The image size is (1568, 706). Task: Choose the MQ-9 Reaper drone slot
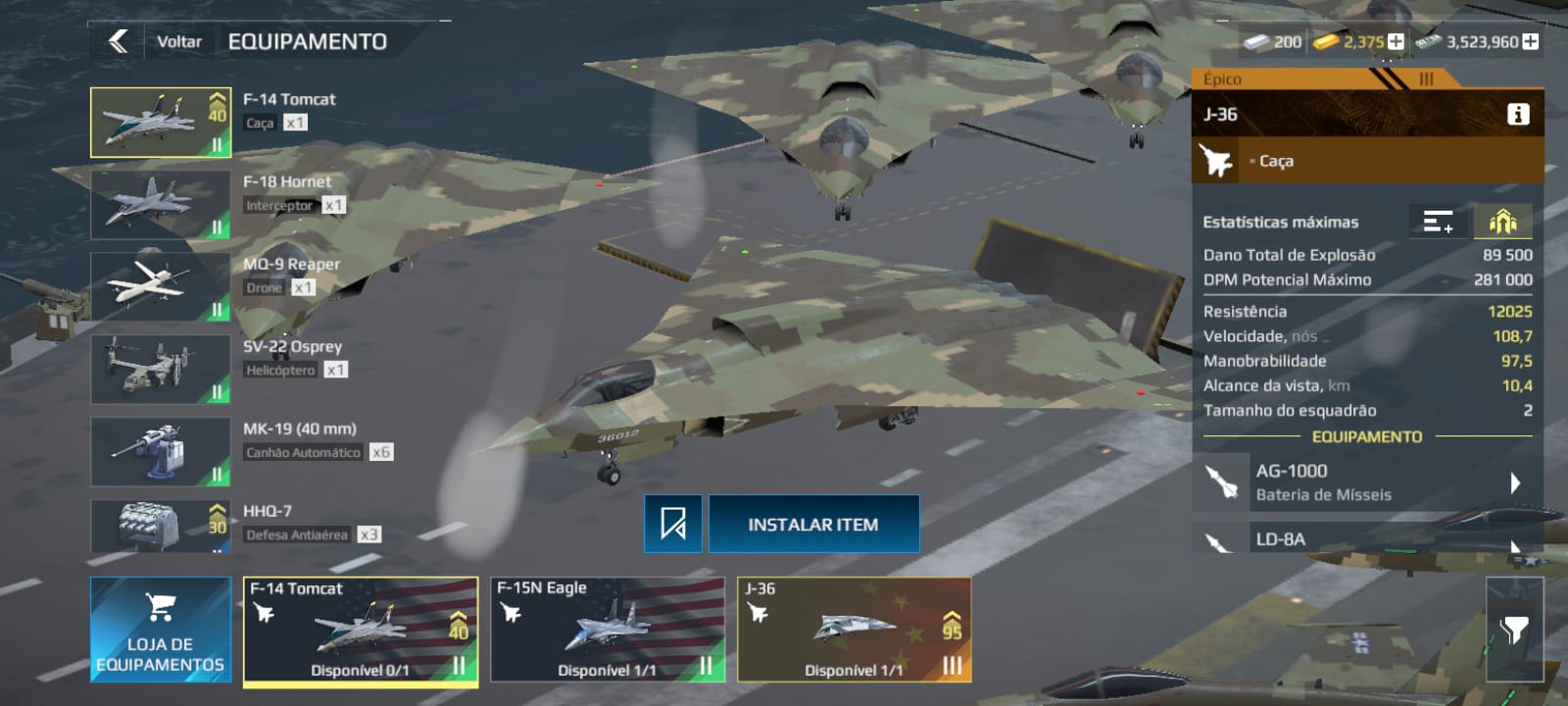tap(161, 286)
